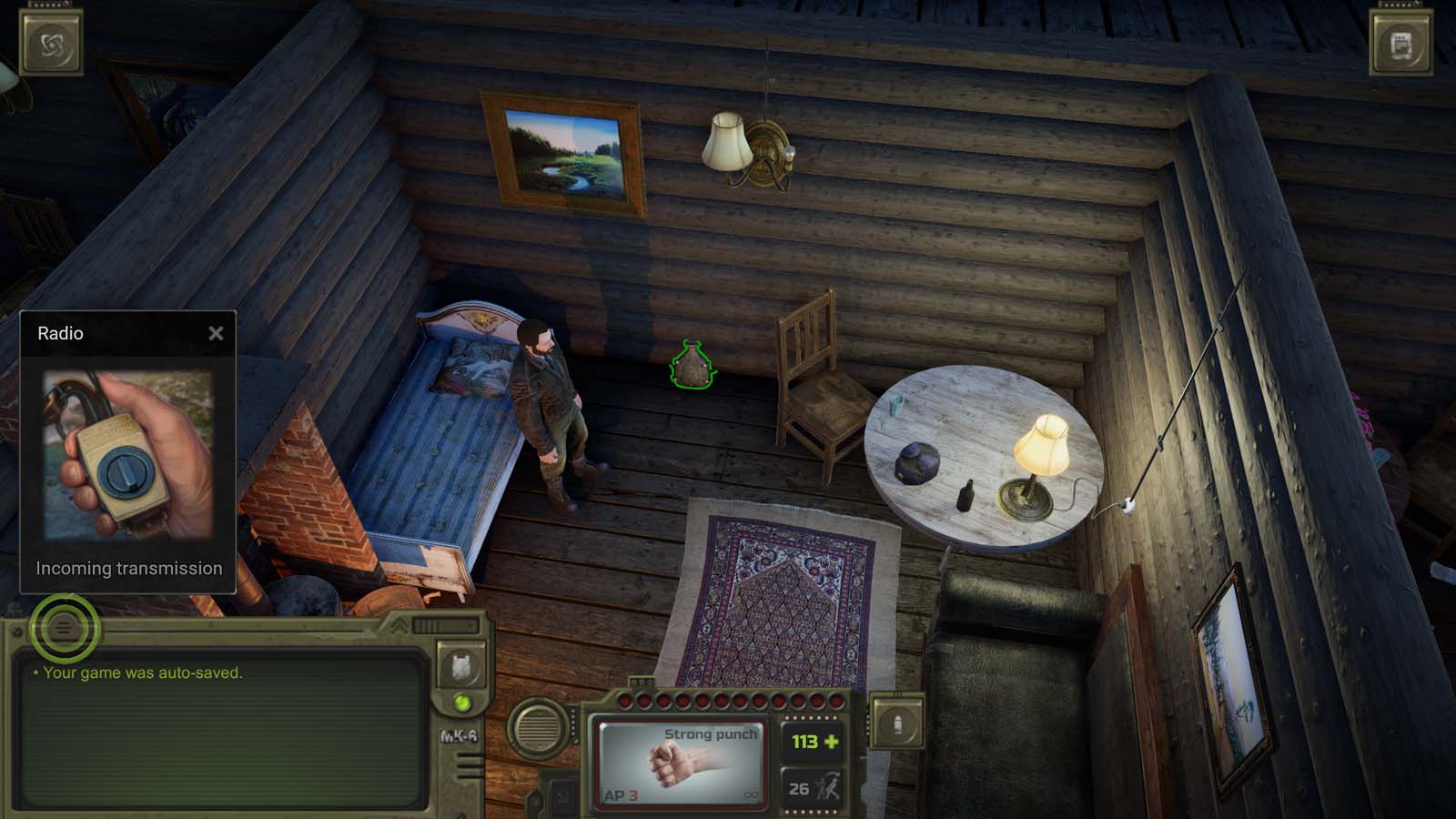Click the green transmission indicator on the MK-6 radio
Image resolution: width=1456 pixels, height=819 pixels.
[462, 702]
